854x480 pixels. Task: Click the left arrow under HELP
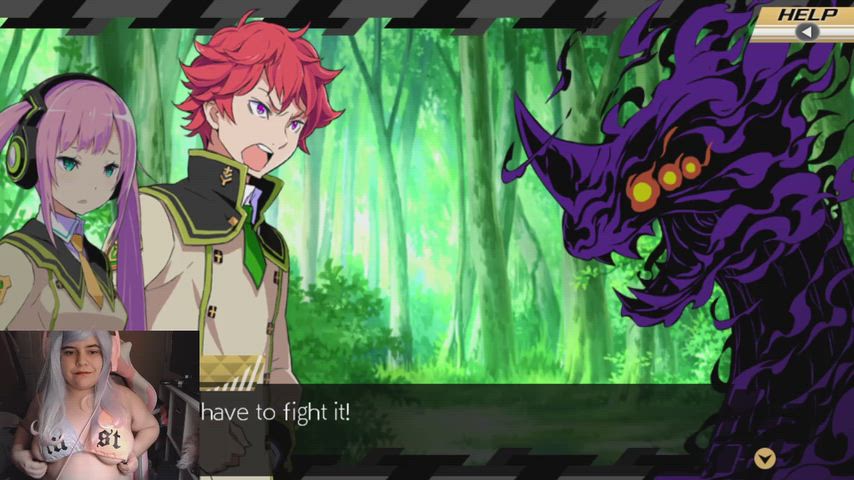tap(808, 31)
